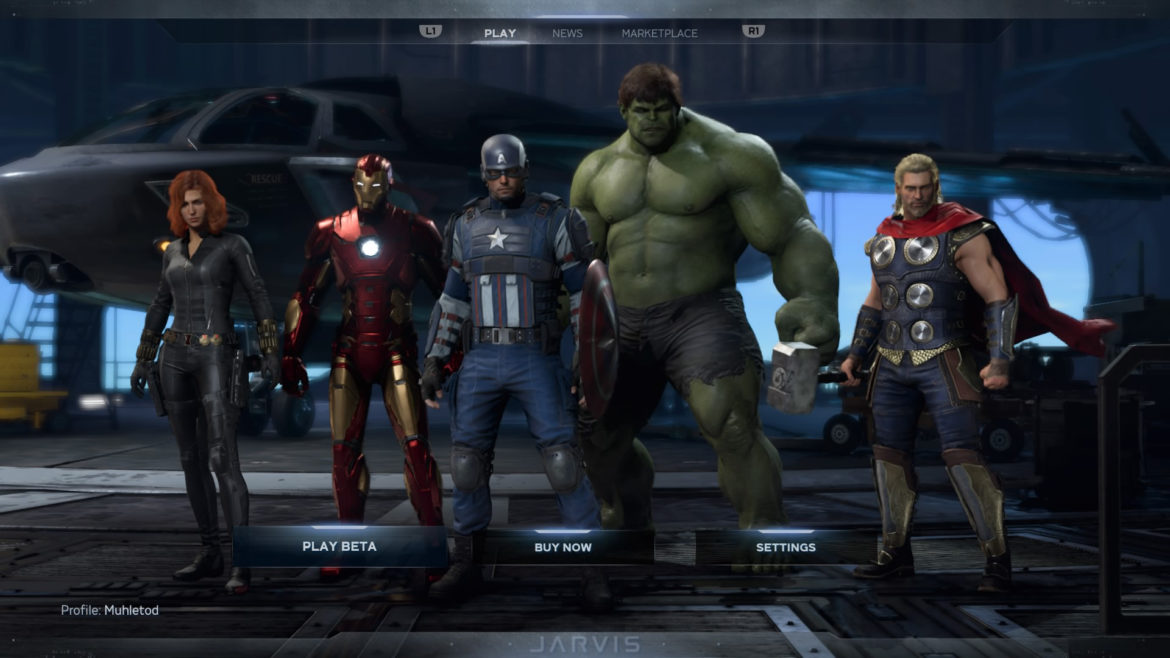Open the Marketplace tab
1170x658 pixels.
coord(659,33)
